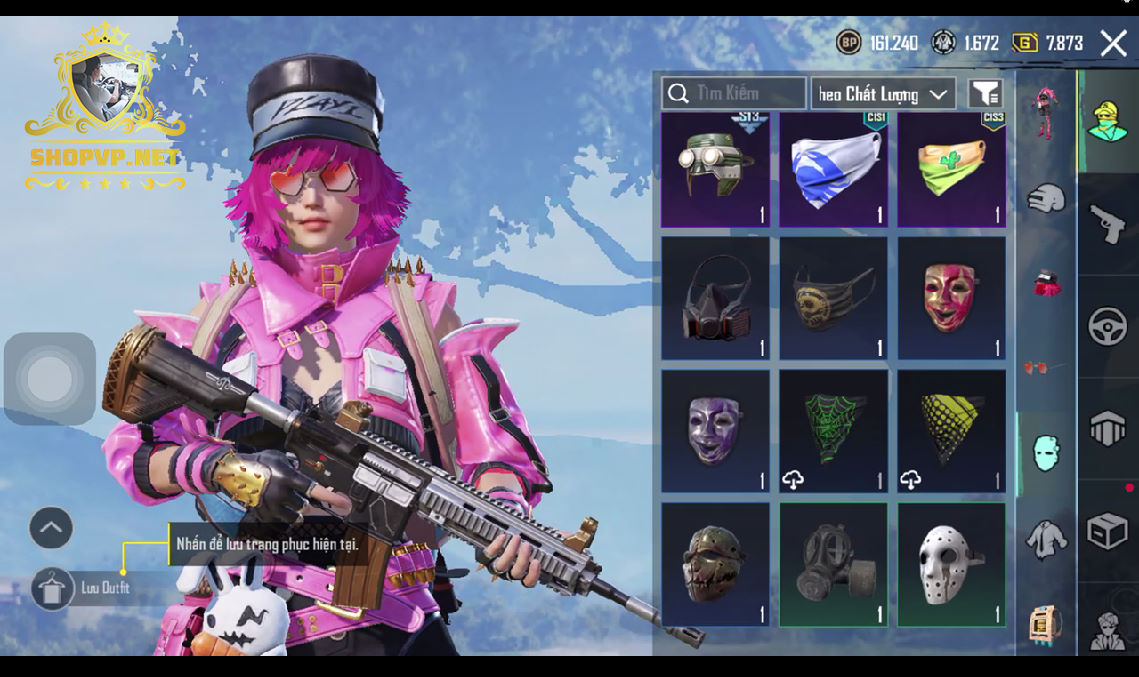Switch to the jacket clothing subcategory
1139x677 pixels.
[x=1046, y=540]
